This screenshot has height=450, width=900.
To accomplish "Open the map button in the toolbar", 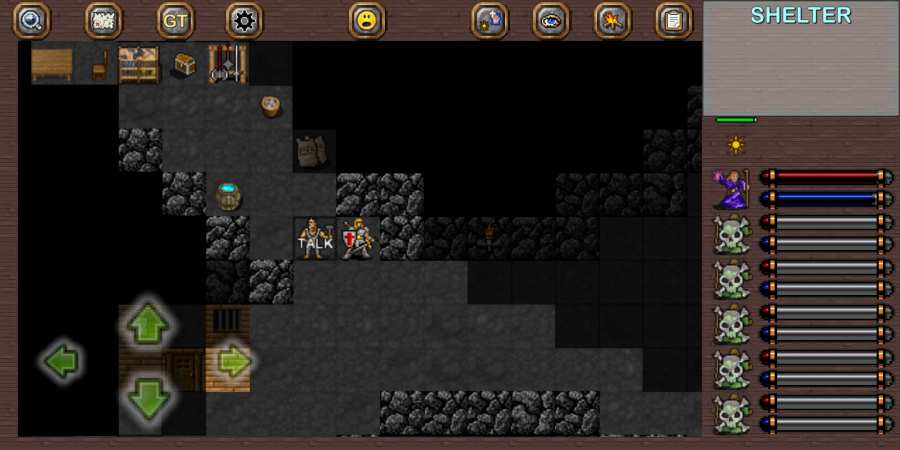I will click(103, 20).
